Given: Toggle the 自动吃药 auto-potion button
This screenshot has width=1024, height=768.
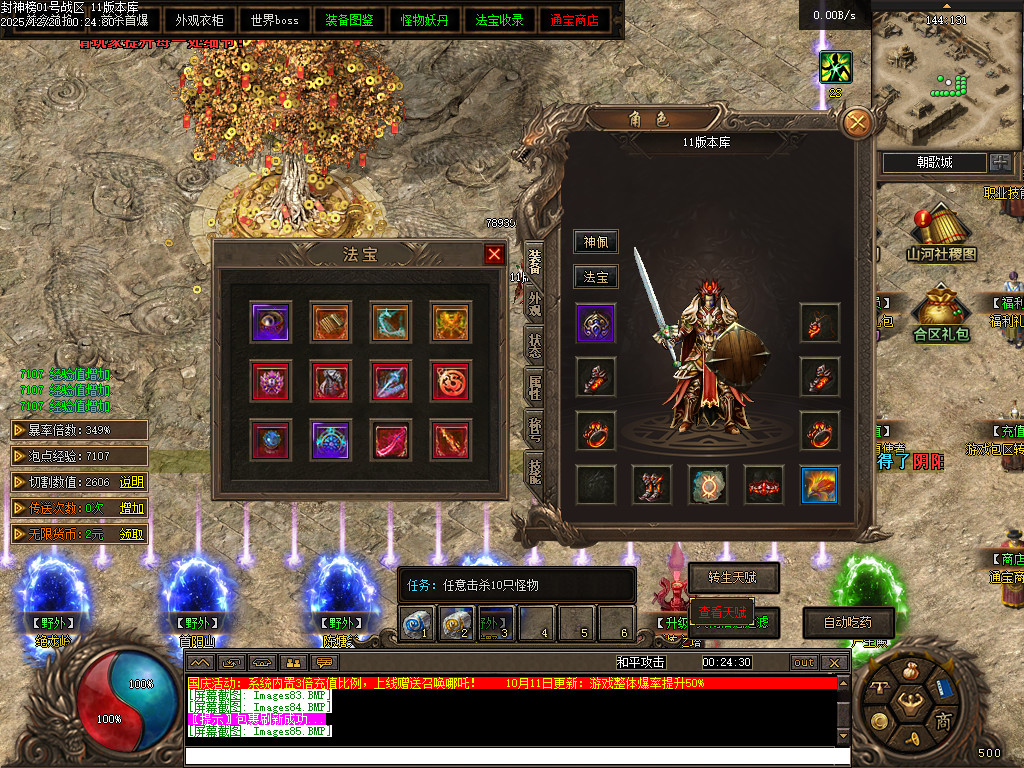Looking at the screenshot, I should tap(848, 623).
